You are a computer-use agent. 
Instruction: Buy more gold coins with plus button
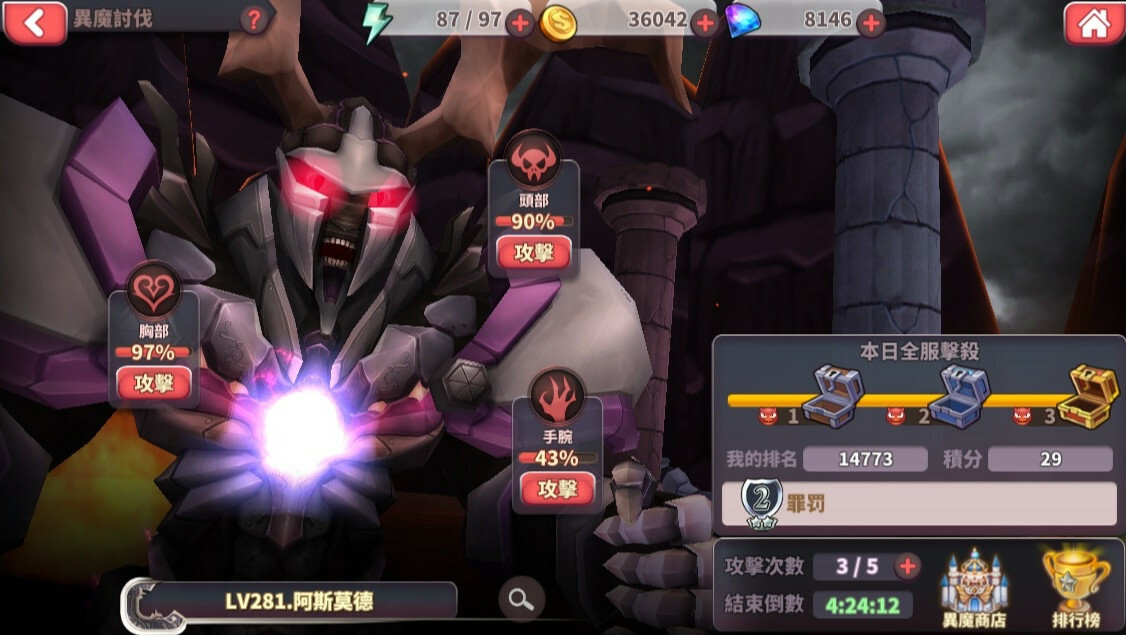click(x=705, y=23)
